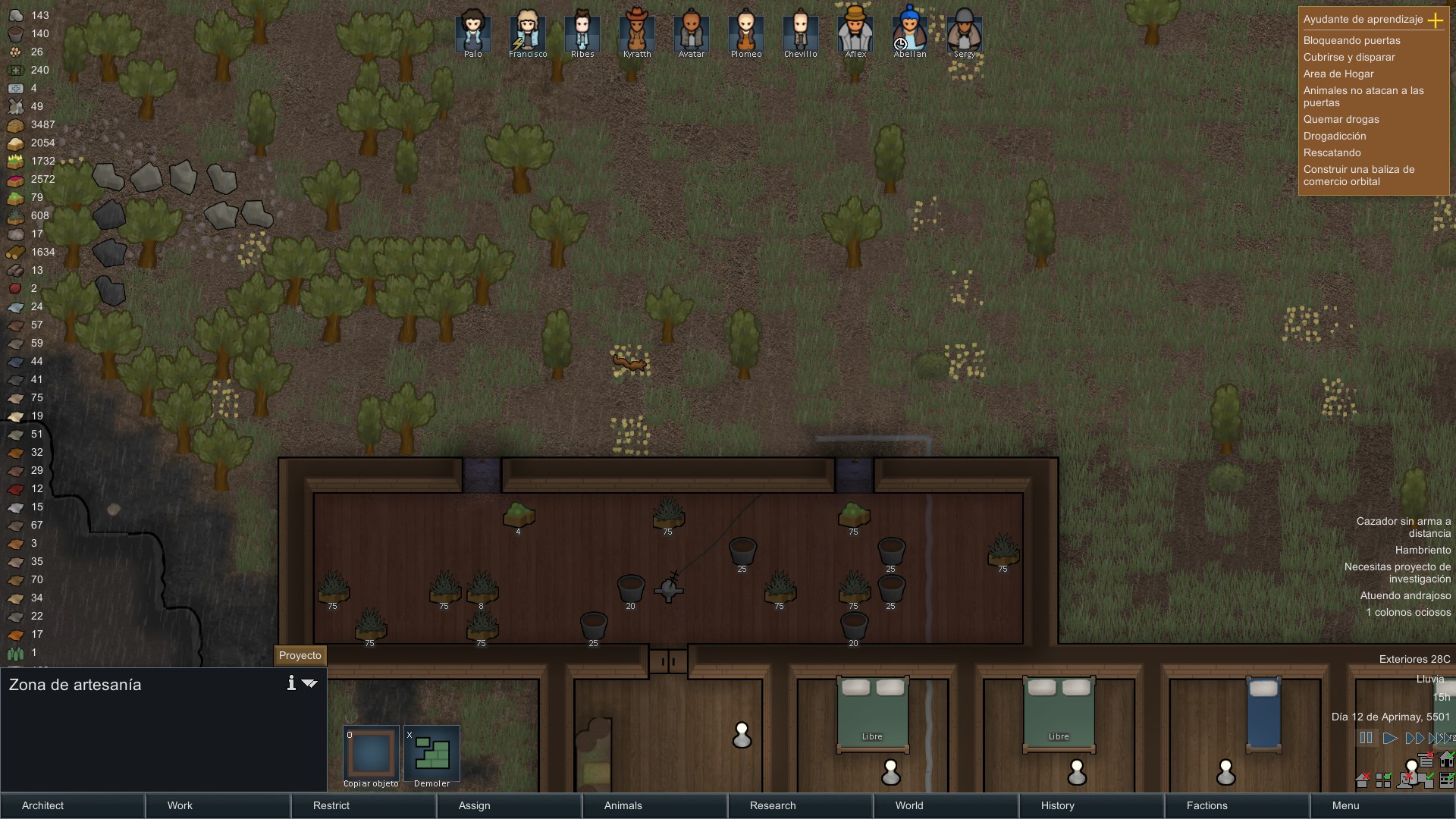Click the 1 colonos ociosos alert

tap(1408, 612)
